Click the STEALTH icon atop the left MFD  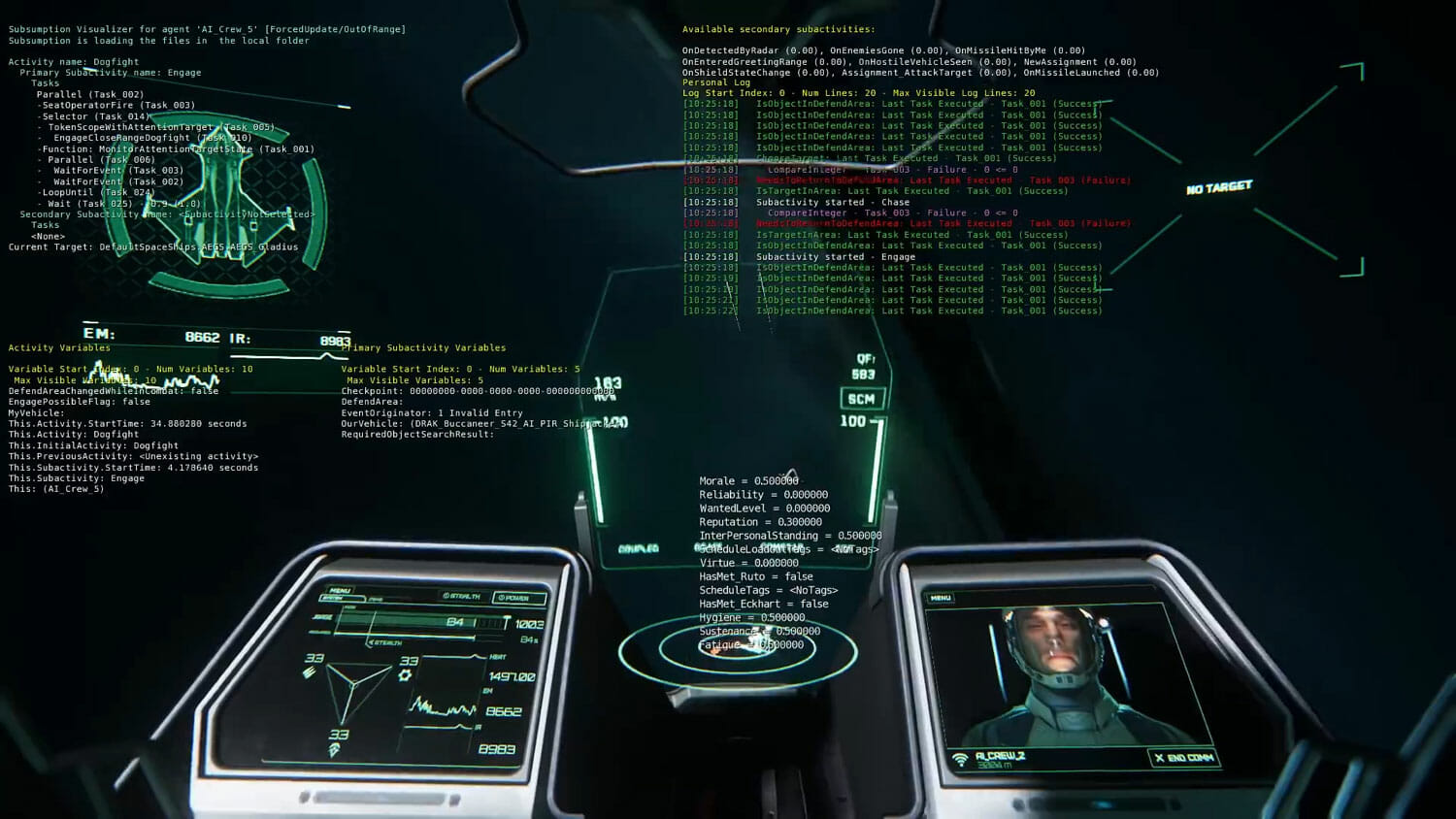[x=463, y=594]
